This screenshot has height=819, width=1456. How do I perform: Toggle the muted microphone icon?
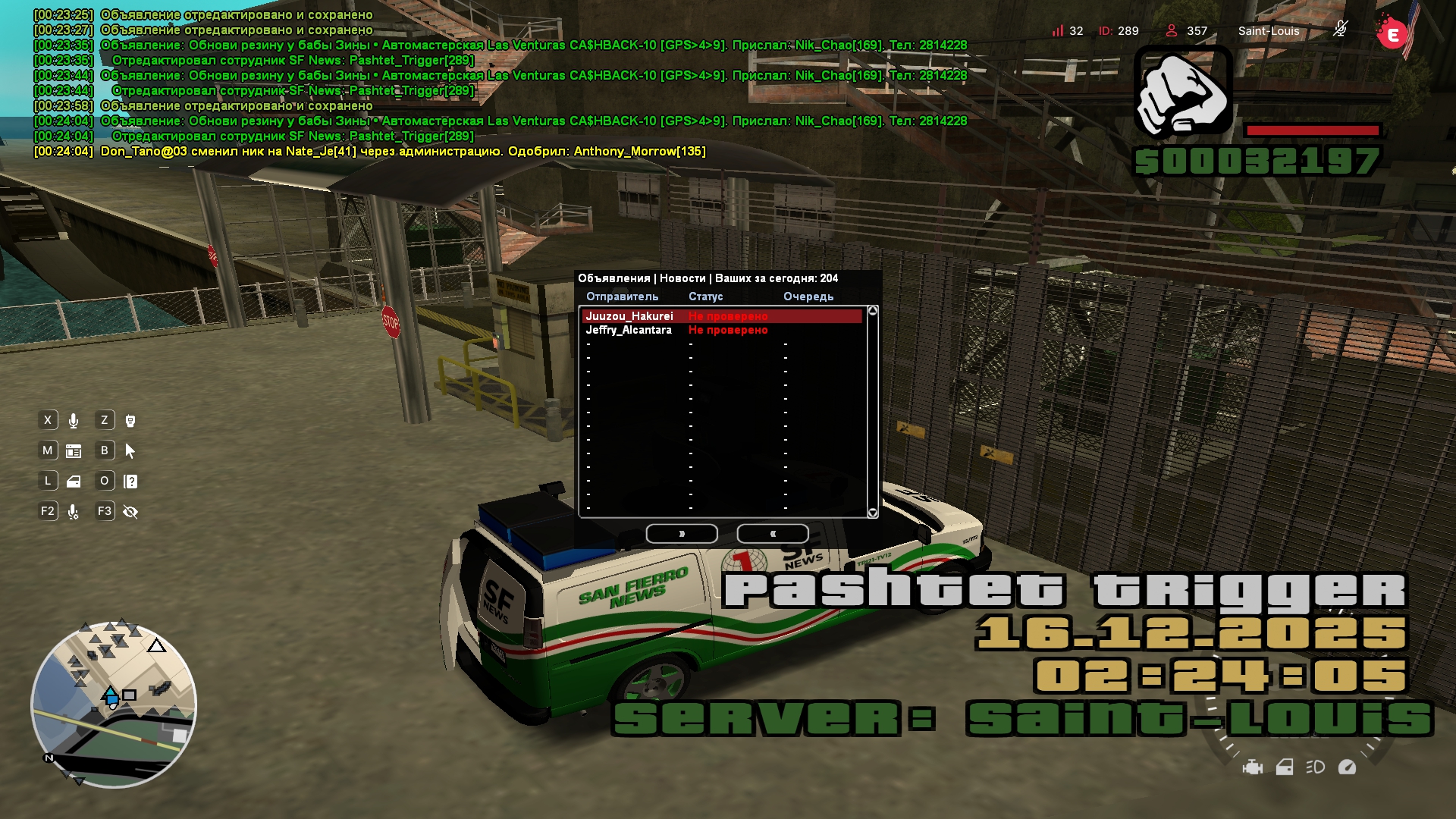(x=1341, y=30)
